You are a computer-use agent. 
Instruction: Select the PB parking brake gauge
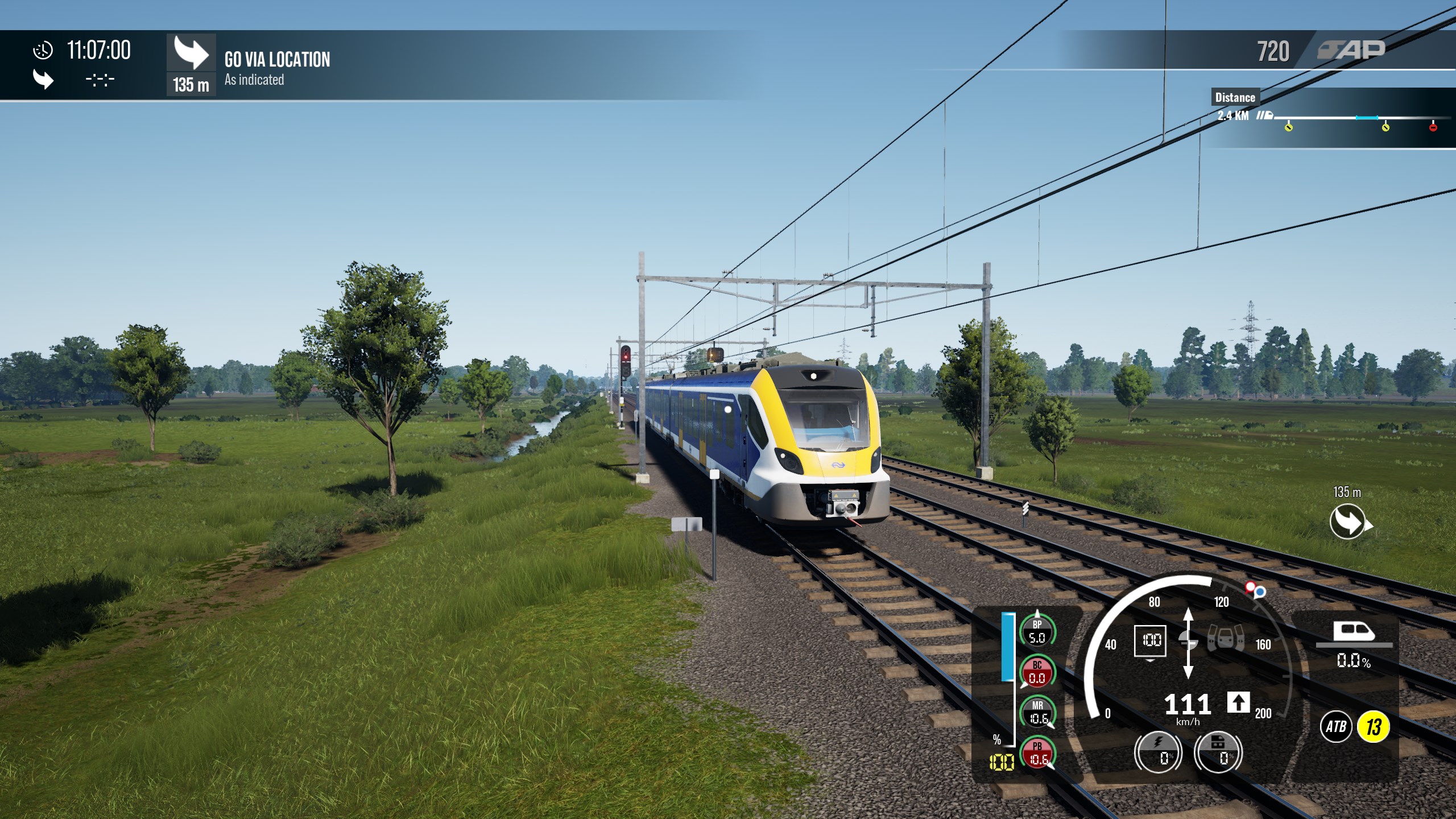click(1037, 752)
